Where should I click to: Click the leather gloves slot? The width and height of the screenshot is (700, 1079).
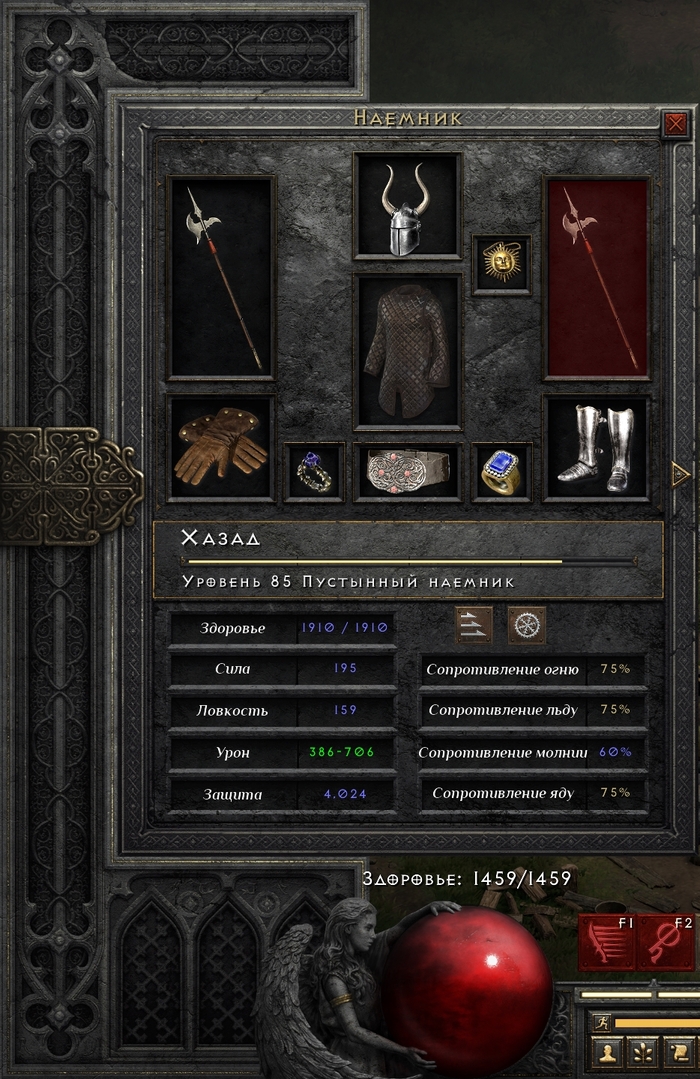(221, 448)
